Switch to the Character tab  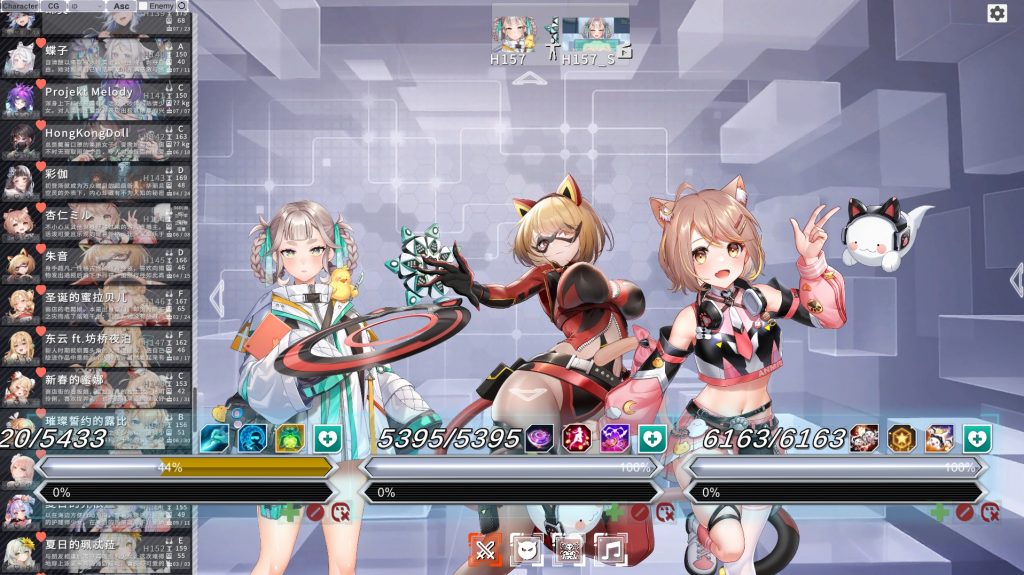point(20,6)
